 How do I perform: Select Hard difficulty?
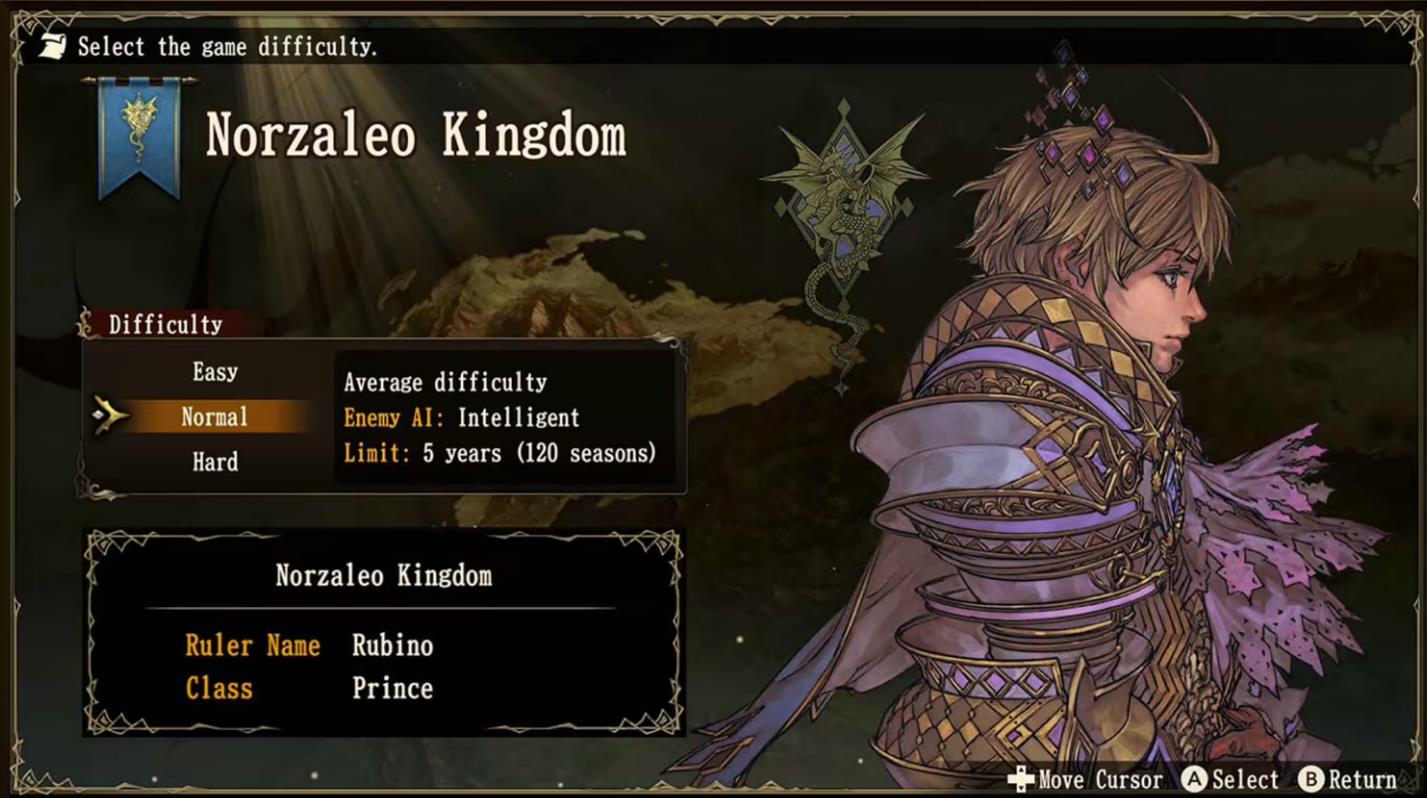click(x=214, y=461)
